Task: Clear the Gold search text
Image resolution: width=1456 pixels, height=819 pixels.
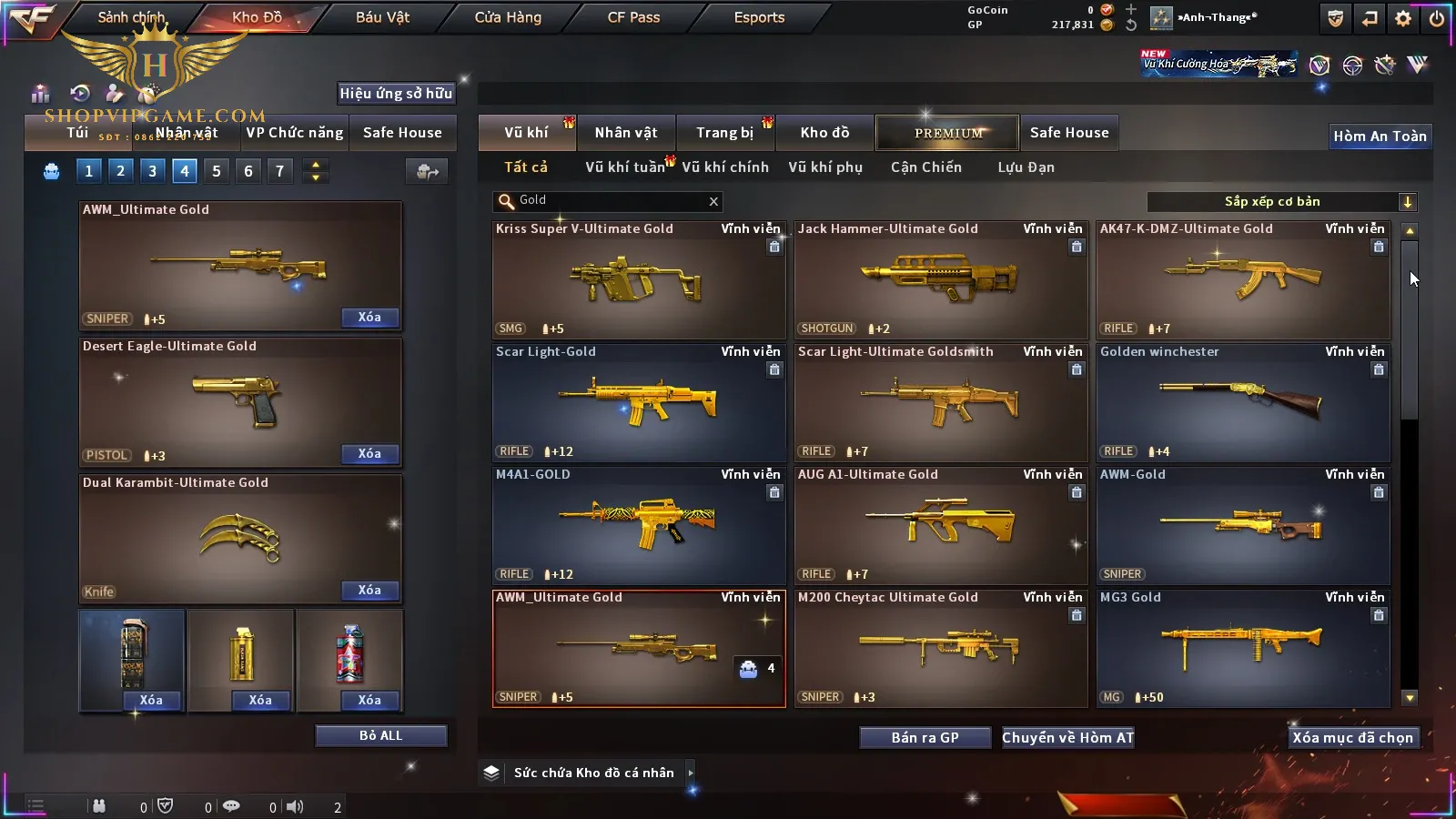Action: point(713,202)
